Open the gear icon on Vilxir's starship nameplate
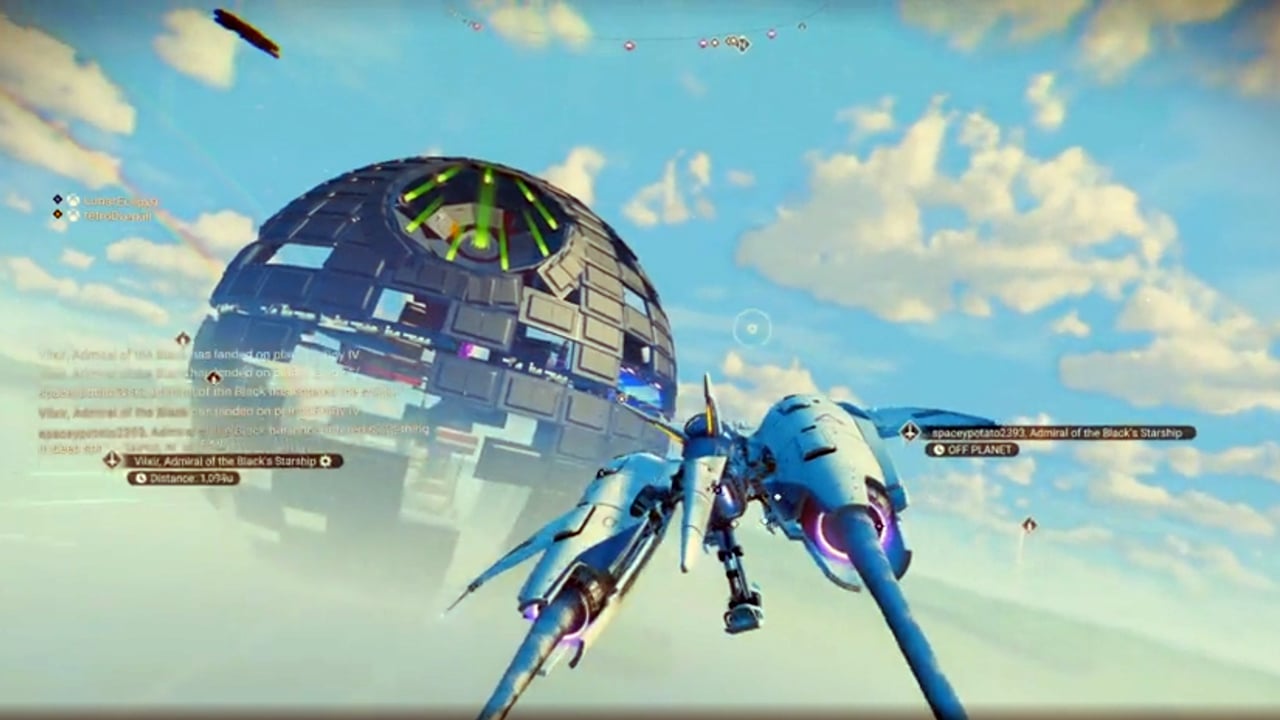 click(326, 461)
